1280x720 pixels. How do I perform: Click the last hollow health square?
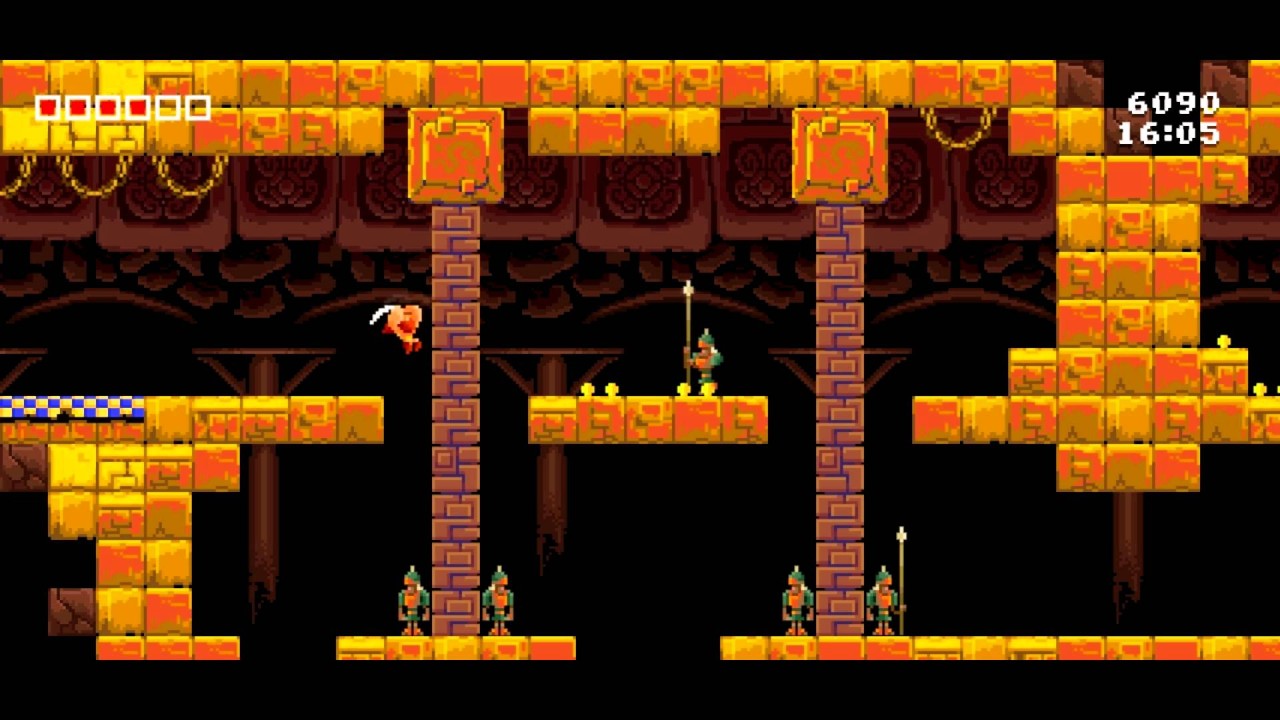click(196, 108)
